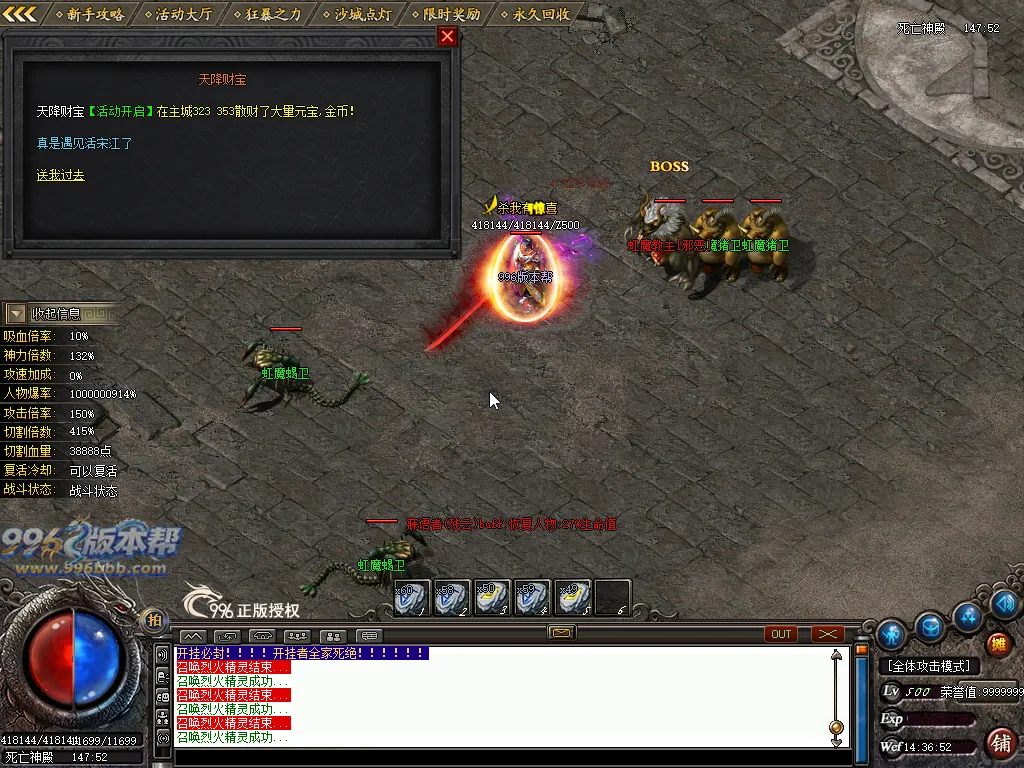Use the first hotbar potion slot
Image resolution: width=1024 pixels, height=768 pixels.
click(410, 597)
